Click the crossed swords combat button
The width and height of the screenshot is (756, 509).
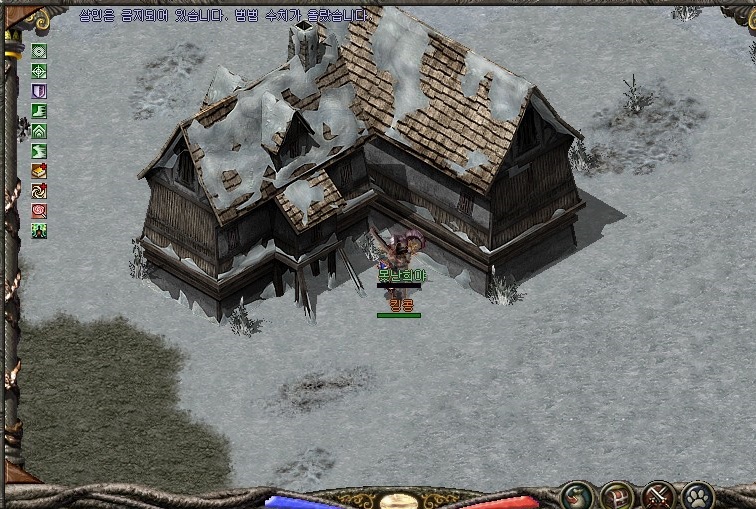pyautogui.click(x=658, y=494)
